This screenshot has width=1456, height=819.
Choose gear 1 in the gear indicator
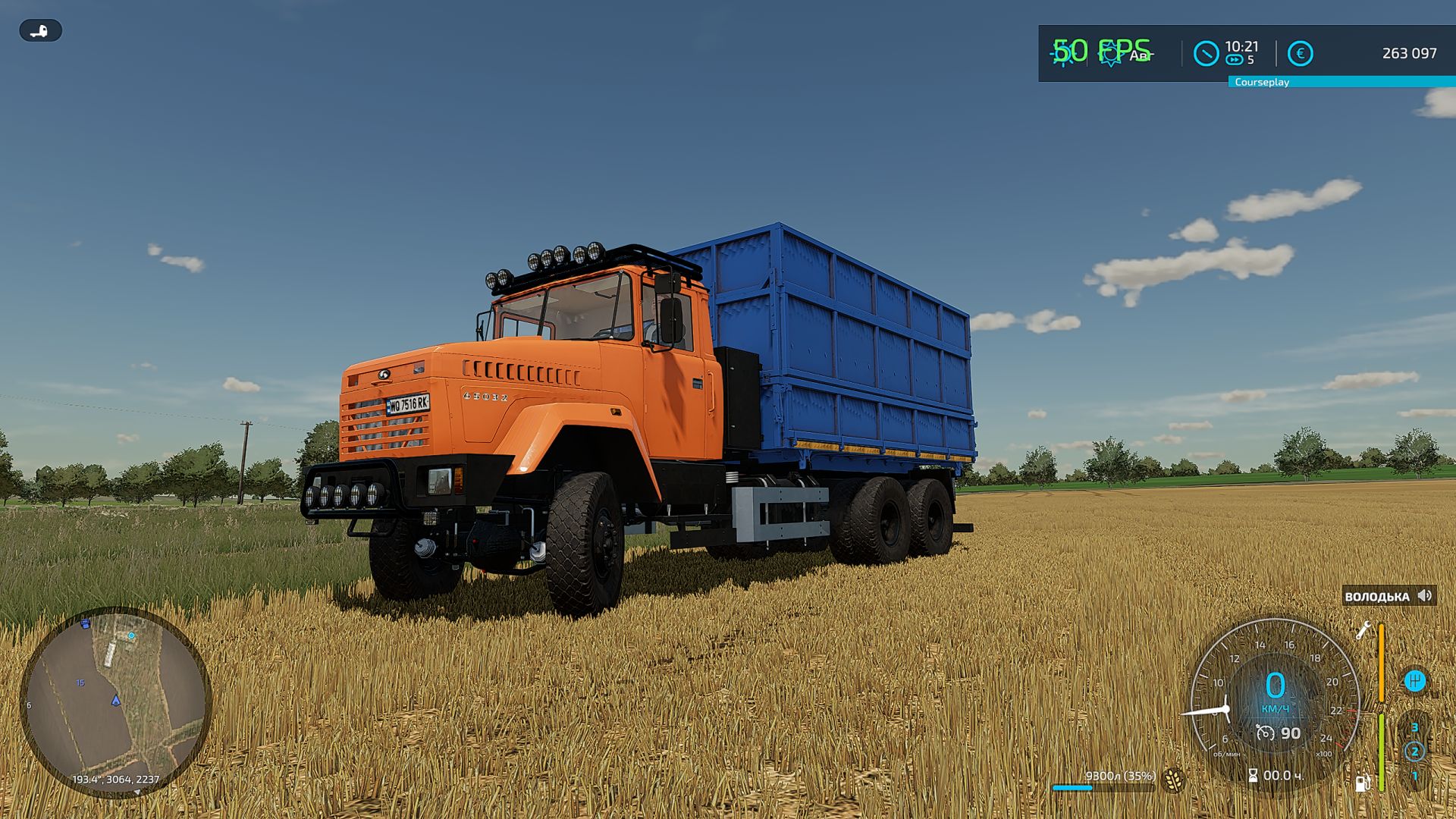pyautogui.click(x=1414, y=776)
